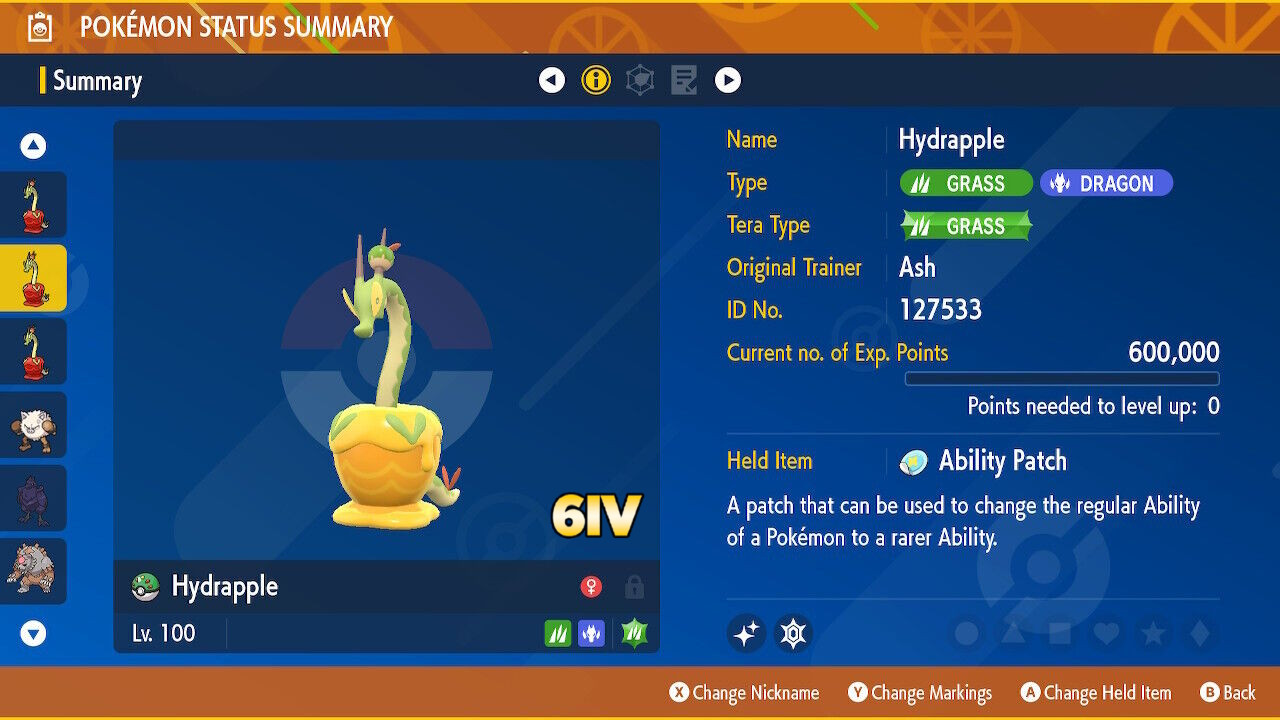Open the stats hexagon page
The image size is (1280, 720).
pos(639,79)
